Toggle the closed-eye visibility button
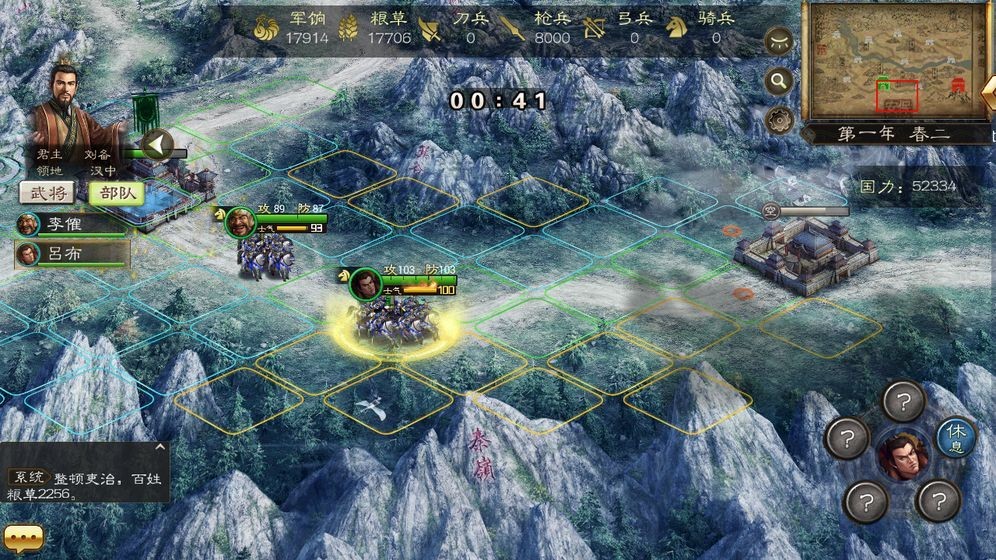 (778, 41)
